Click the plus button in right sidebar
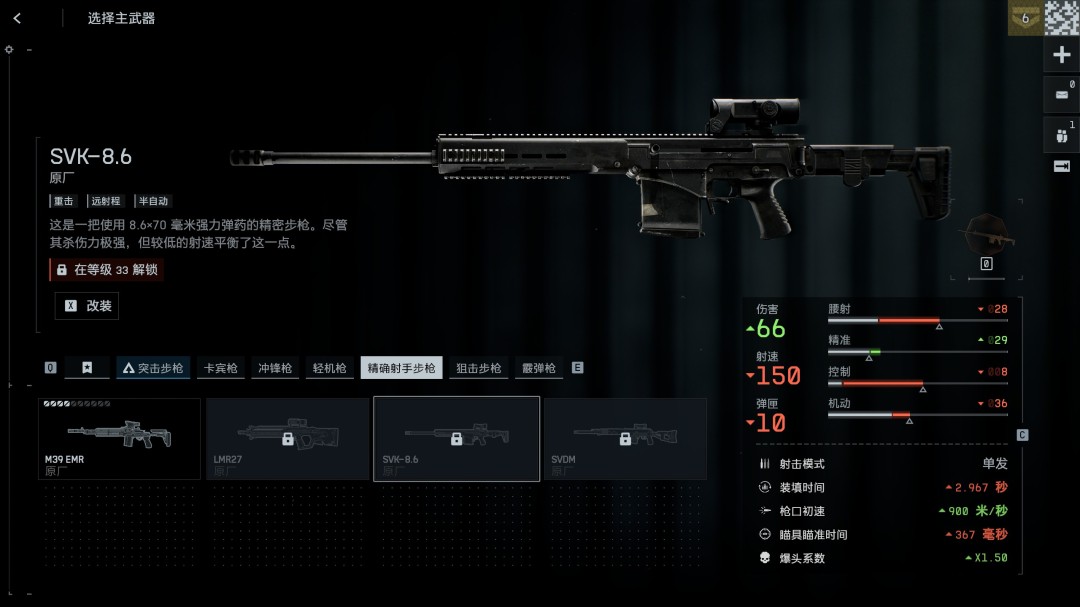 (1061, 55)
